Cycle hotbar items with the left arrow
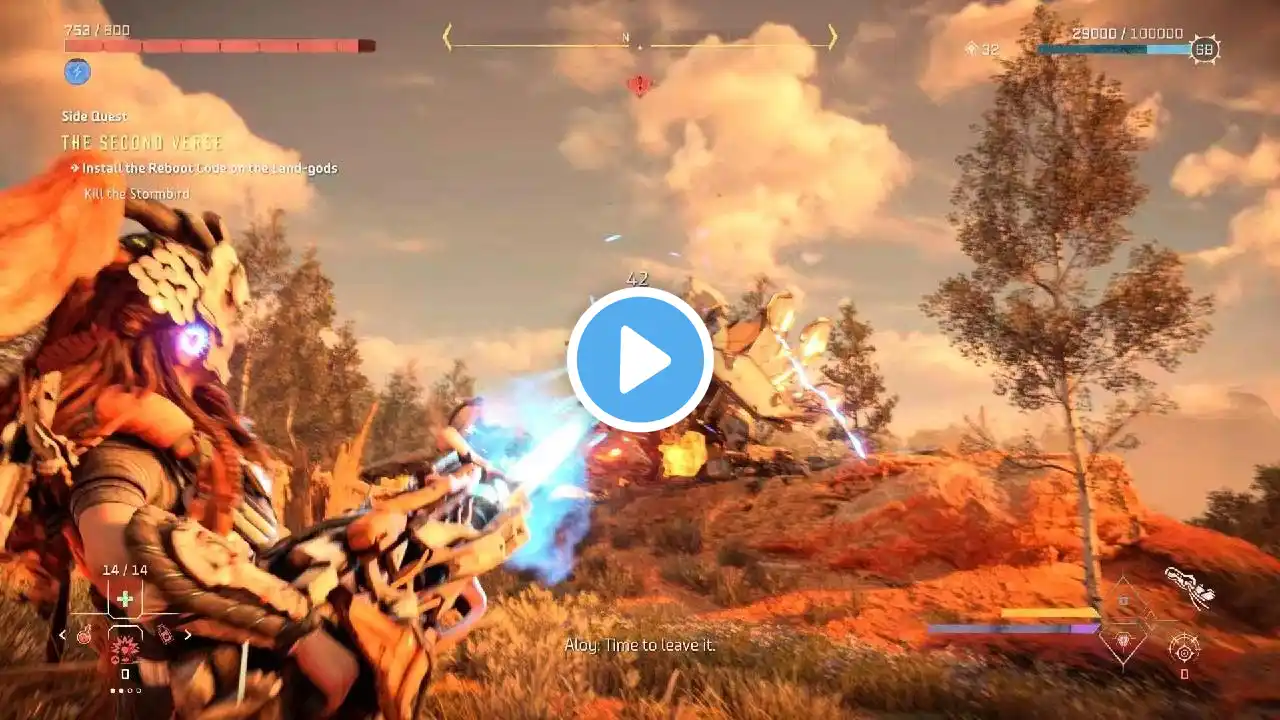This screenshot has height=720, width=1280. coord(63,635)
